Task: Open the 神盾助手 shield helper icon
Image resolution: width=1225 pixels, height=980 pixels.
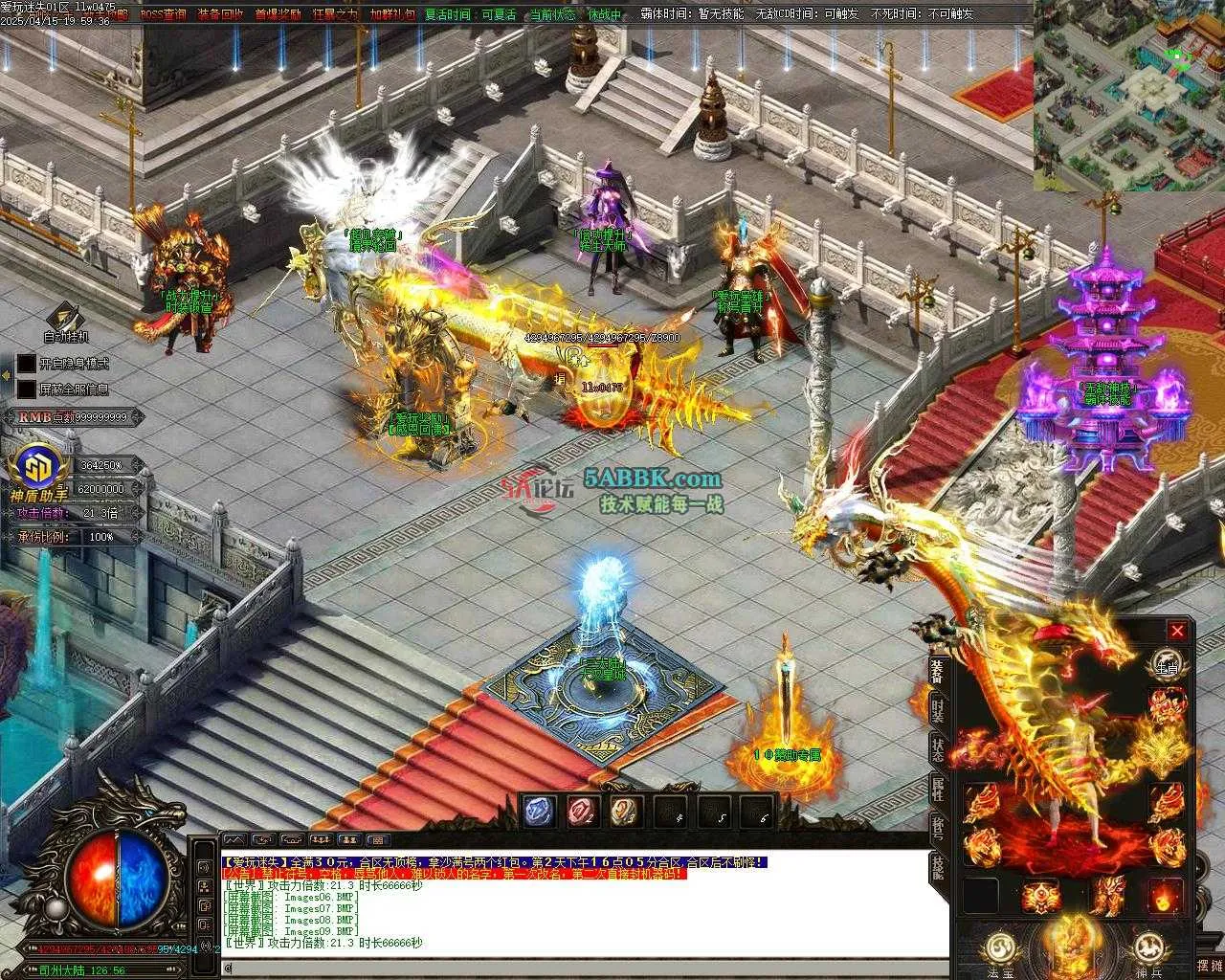Action: 39,469
